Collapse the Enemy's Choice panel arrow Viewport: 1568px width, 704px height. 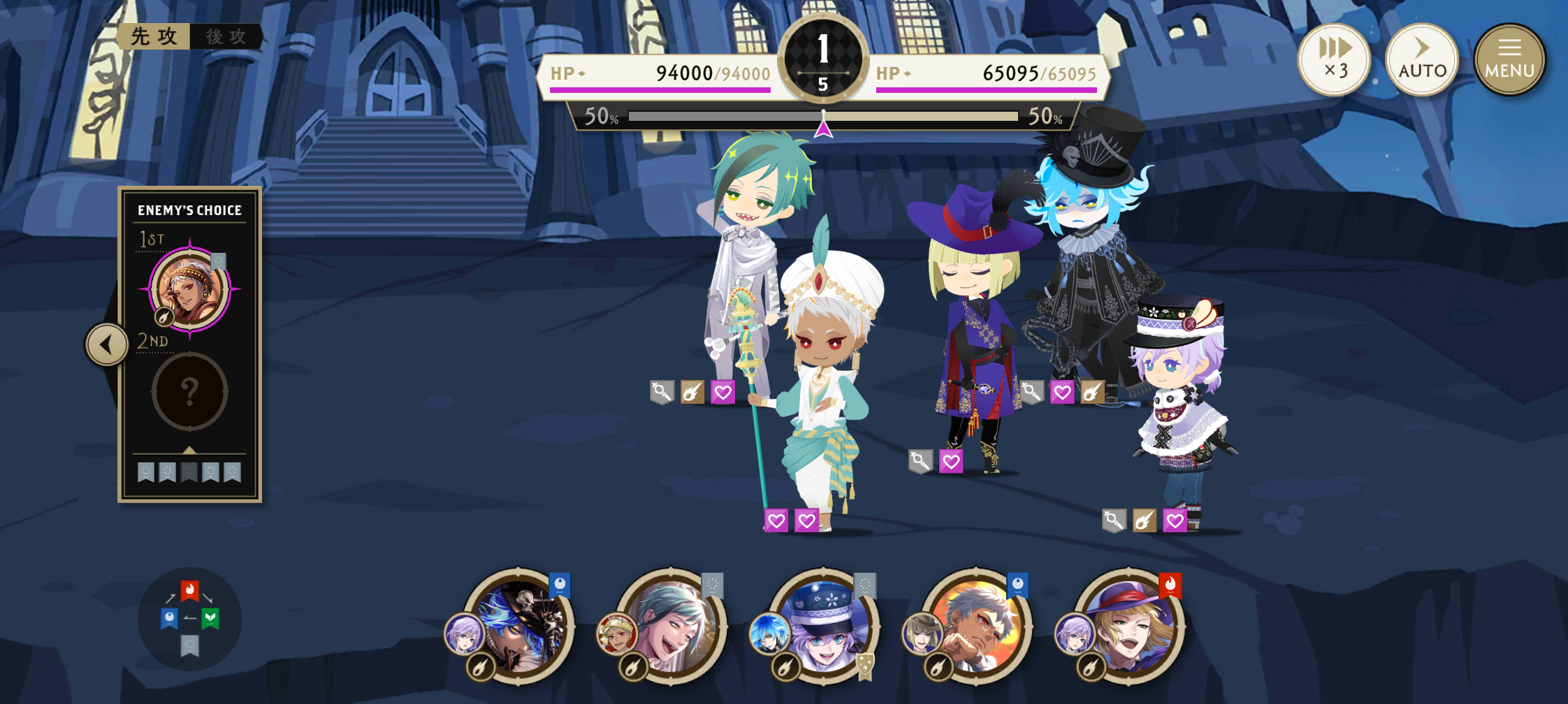pos(107,344)
